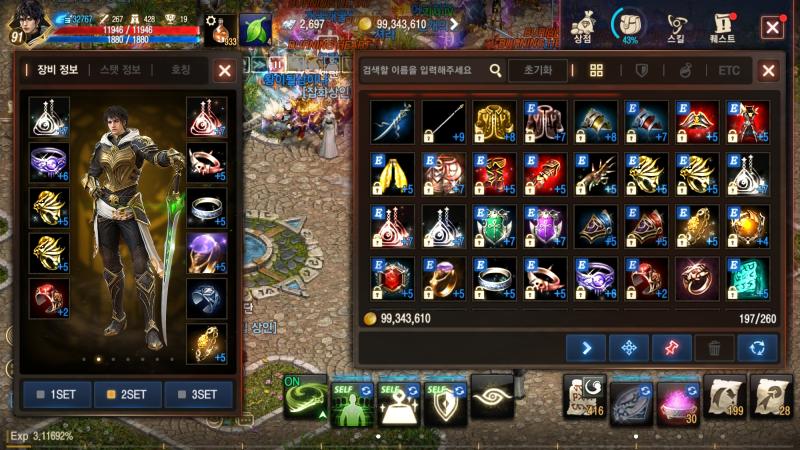Switch to the 스탯 정보 tab
Viewport: 800px width, 450px height.
pyautogui.click(x=120, y=70)
